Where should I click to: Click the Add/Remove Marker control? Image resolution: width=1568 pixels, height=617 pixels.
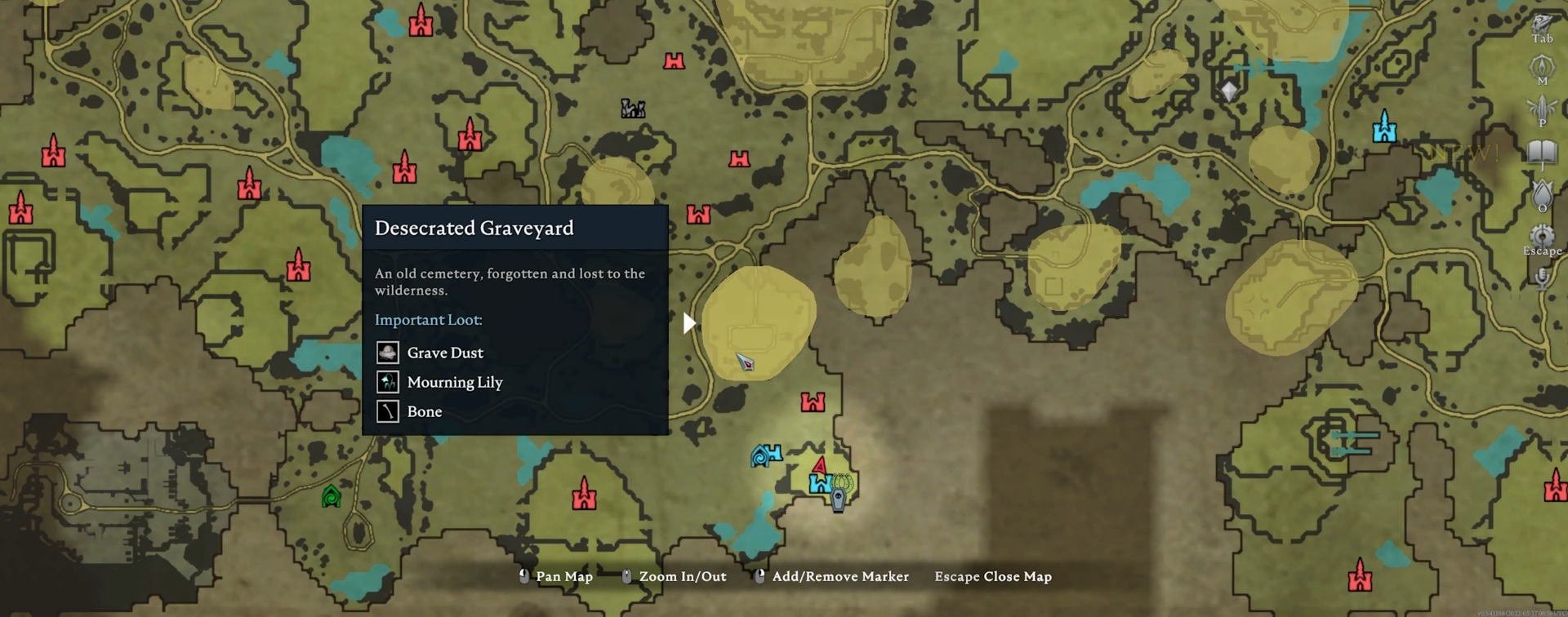[x=840, y=576]
